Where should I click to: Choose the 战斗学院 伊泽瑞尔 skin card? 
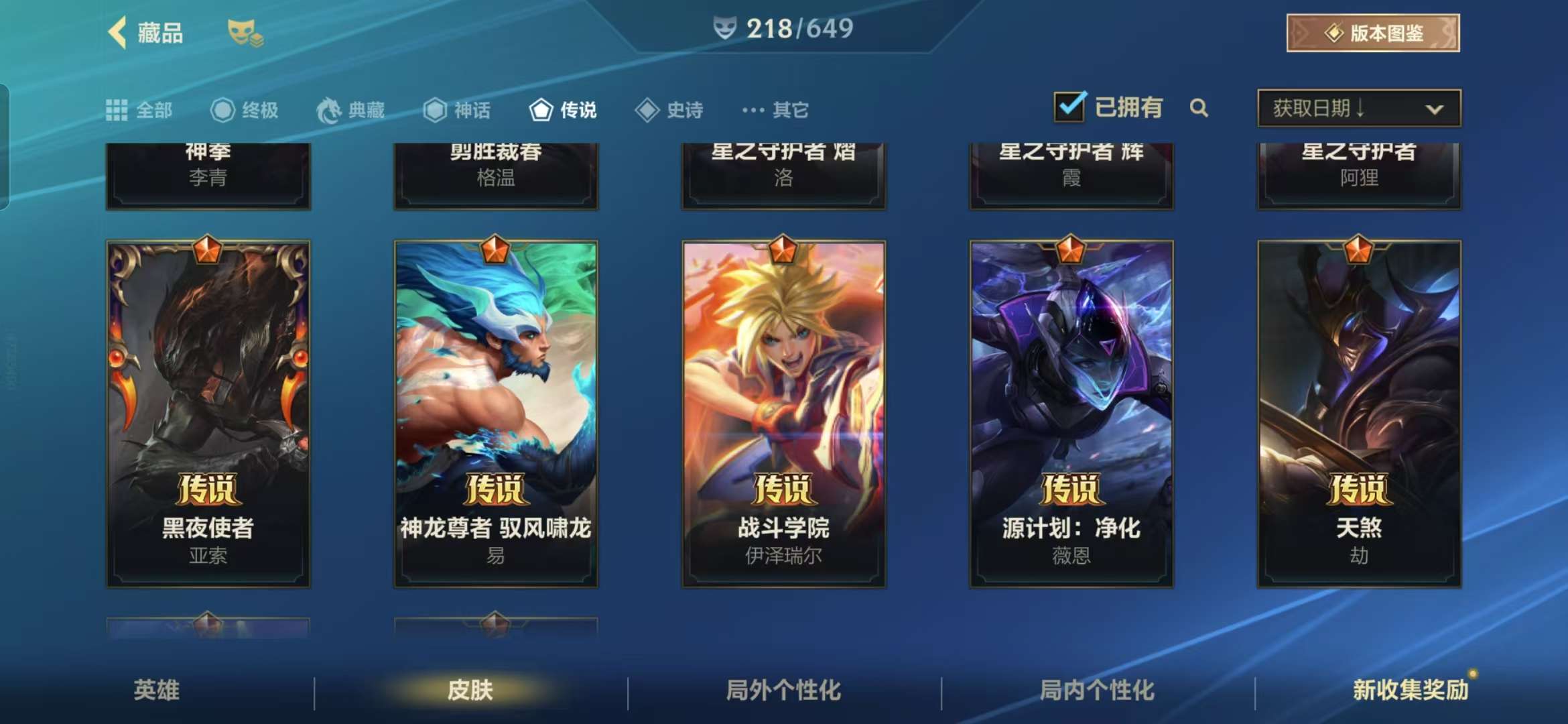(783, 414)
